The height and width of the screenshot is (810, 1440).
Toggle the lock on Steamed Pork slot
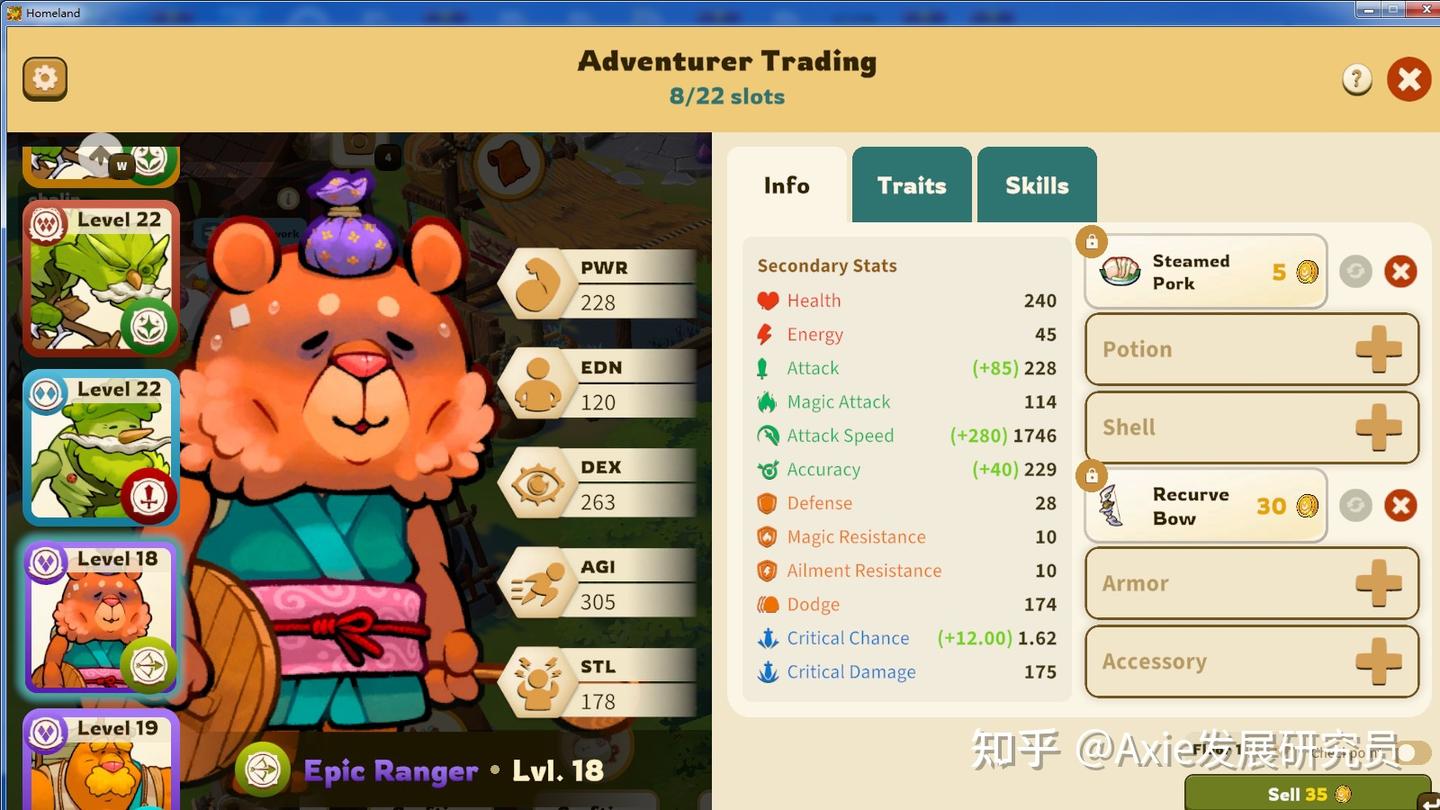click(x=1091, y=241)
